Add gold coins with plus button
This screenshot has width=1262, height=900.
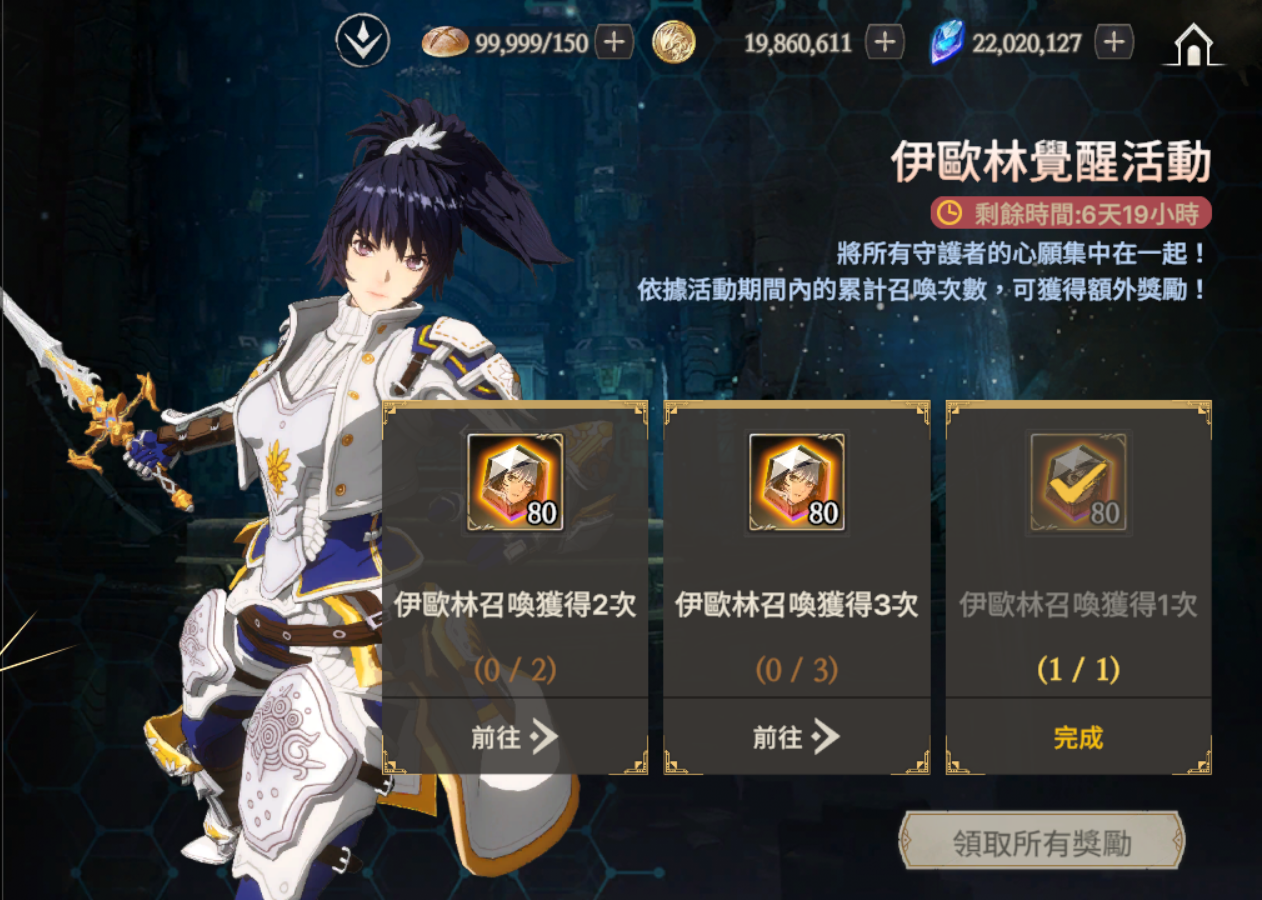pyautogui.click(x=884, y=42)
